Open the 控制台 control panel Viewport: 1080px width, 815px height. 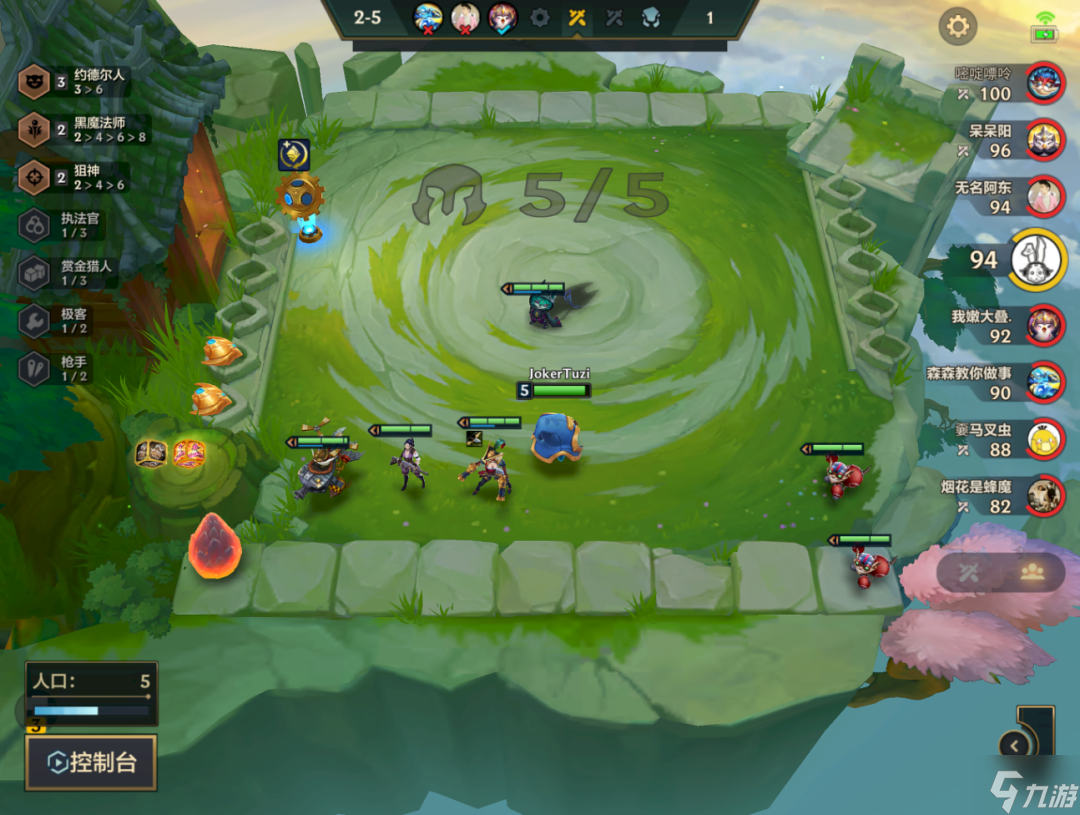click(91, 763)
